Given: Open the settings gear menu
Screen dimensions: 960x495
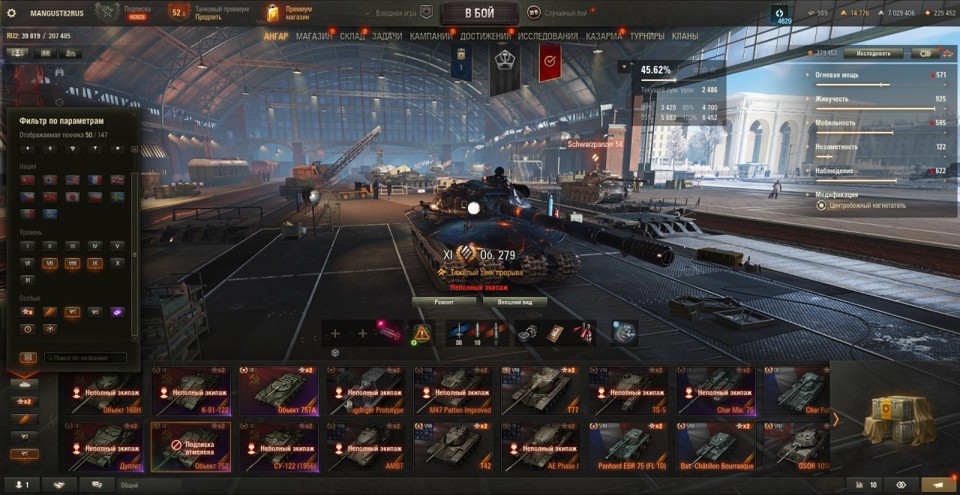Looking at the screenshot, I should coord(12,13).
